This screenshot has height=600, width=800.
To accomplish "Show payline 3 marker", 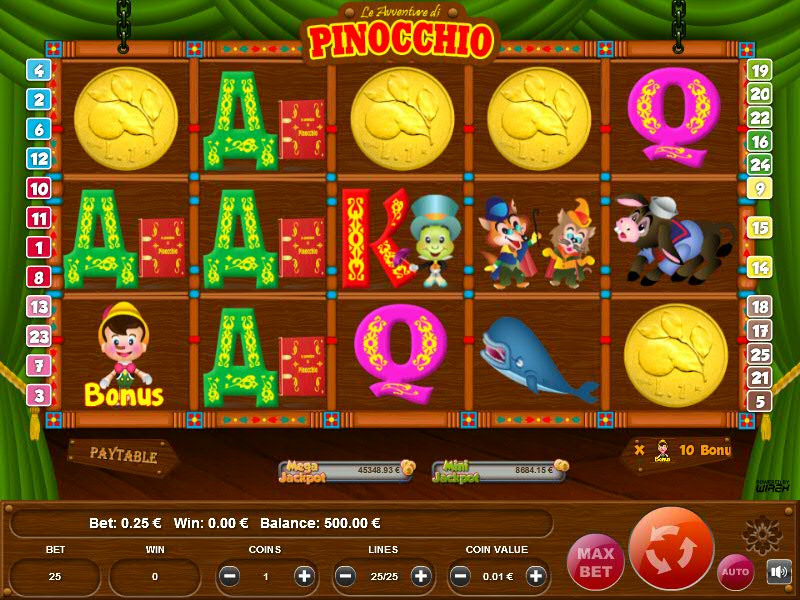I will [x=39, y=395].
